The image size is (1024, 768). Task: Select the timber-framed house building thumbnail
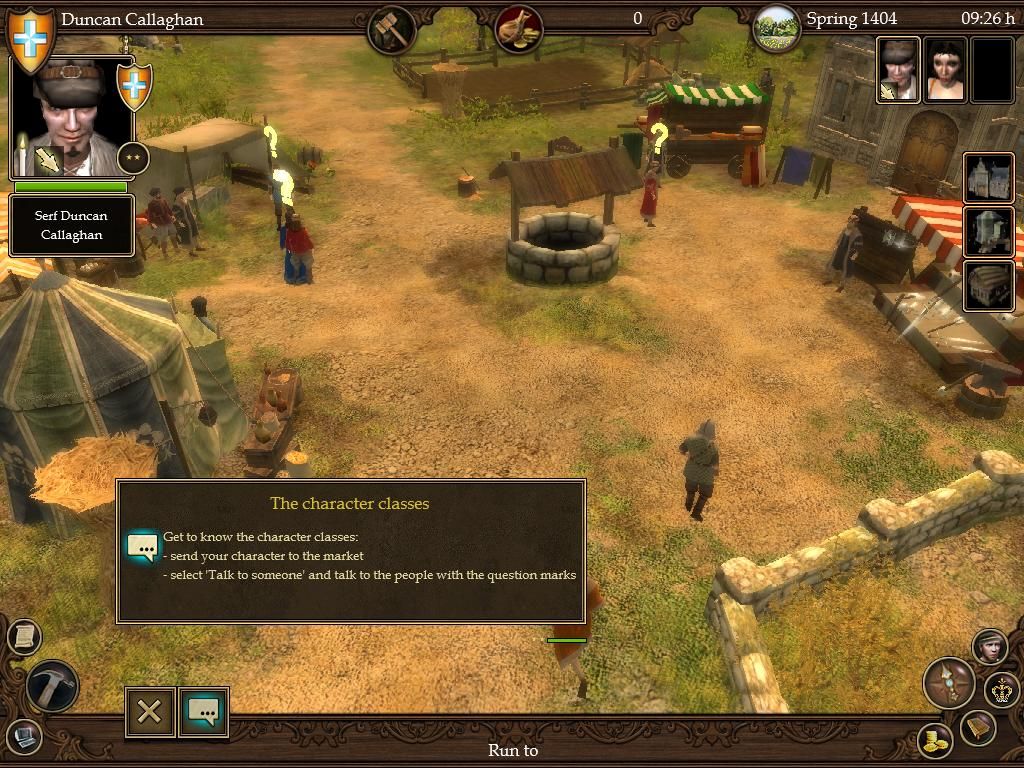pos(989,178)
